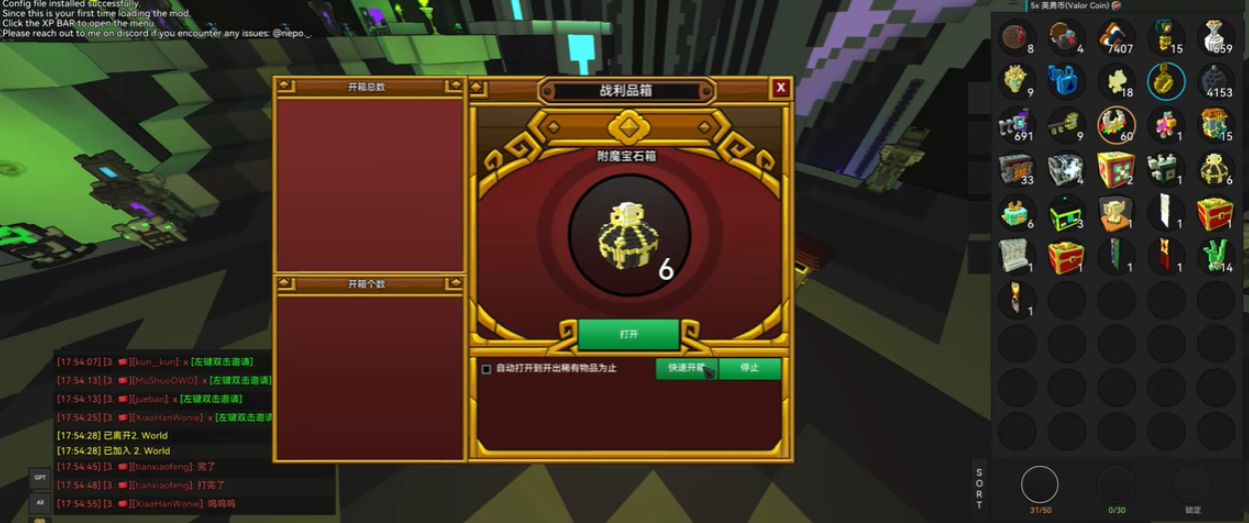The width and height of the screenshot is (1249, 523).
Task: Switch chat to the GPT channel
Action: (40, 478)
